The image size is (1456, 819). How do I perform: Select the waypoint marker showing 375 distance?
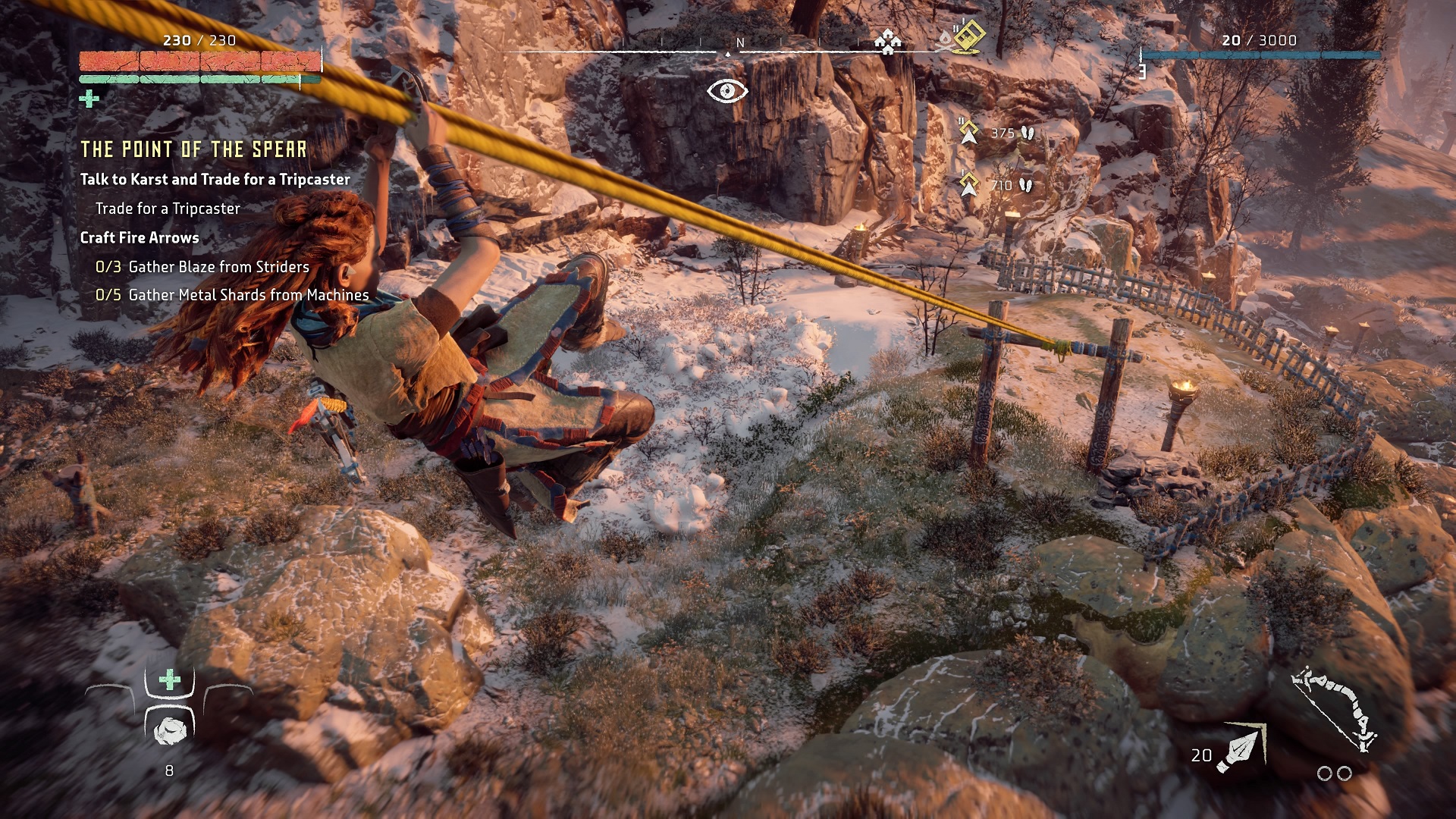click(968, 133)
